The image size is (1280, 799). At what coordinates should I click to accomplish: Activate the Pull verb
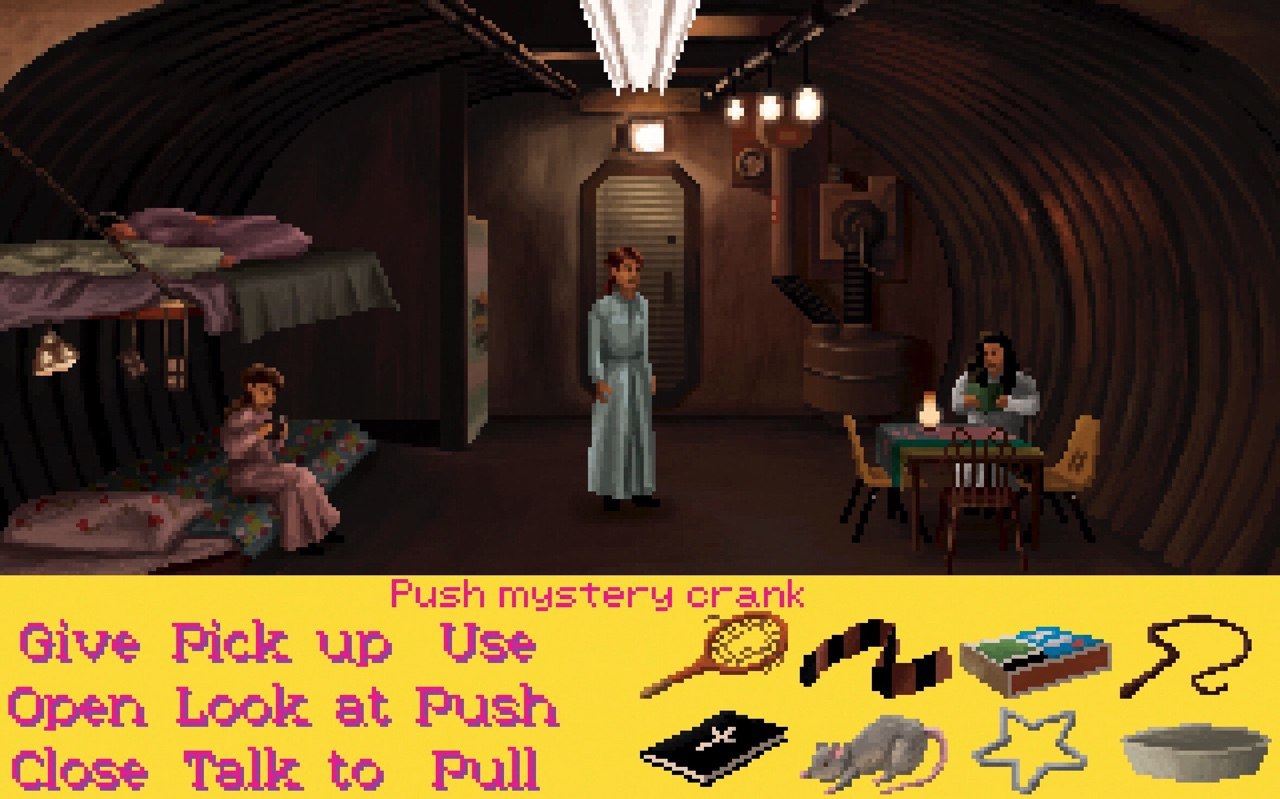[486, 770]
